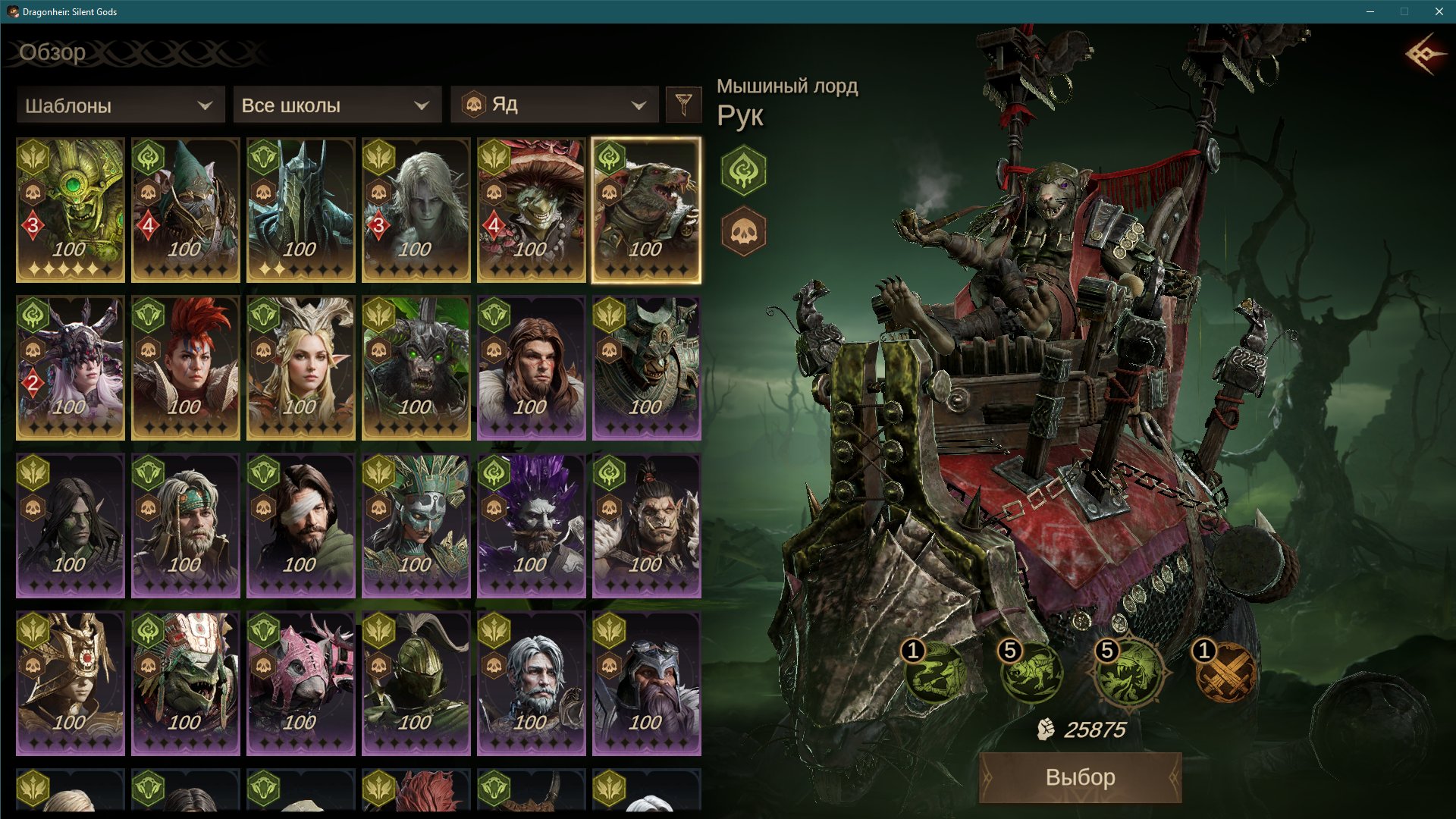Select the tusked orc hero card
The width and height of the screenshot is (1456, 819).
647,526
